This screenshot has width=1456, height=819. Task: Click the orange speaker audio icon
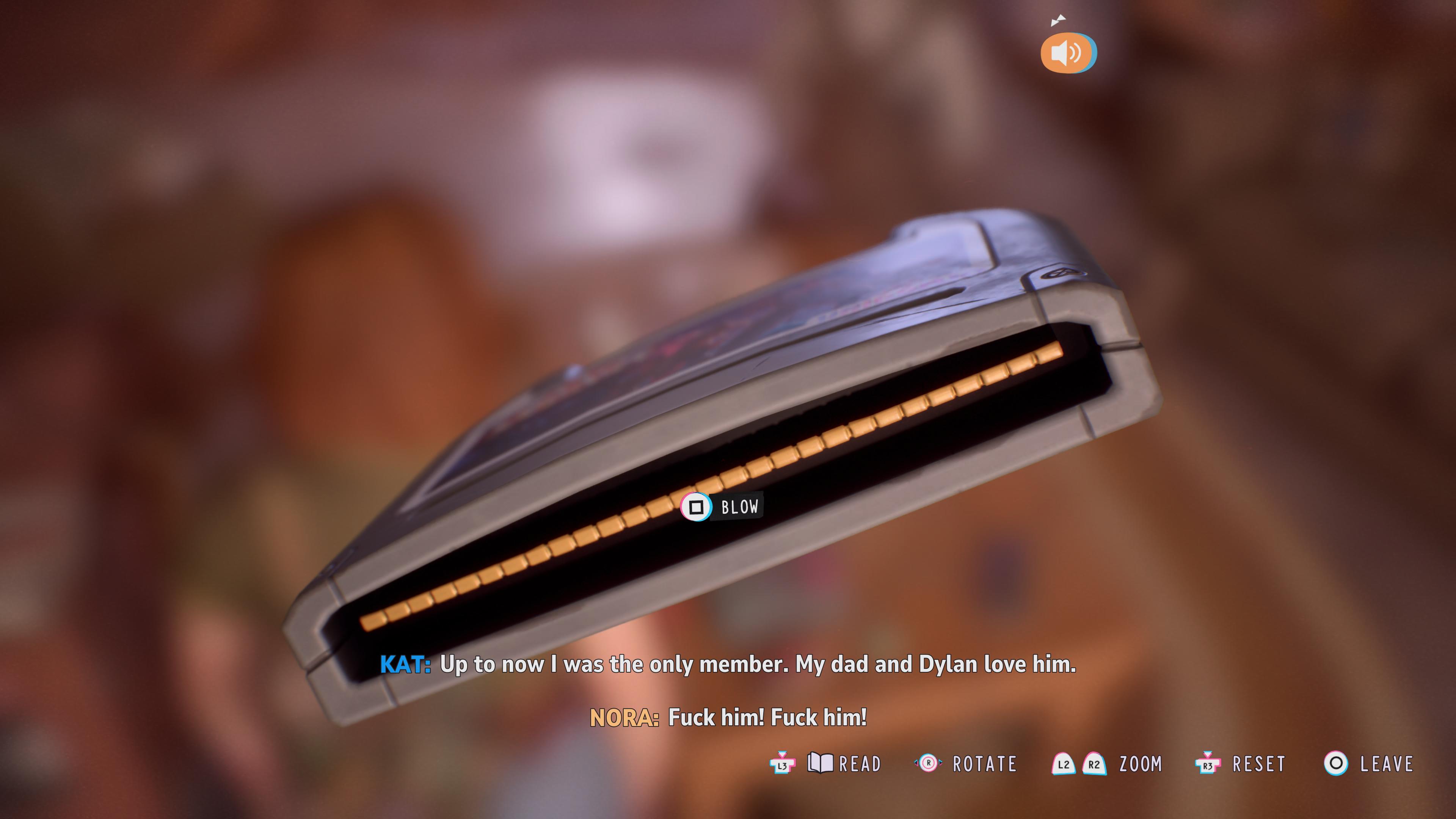pos(1067,53)
